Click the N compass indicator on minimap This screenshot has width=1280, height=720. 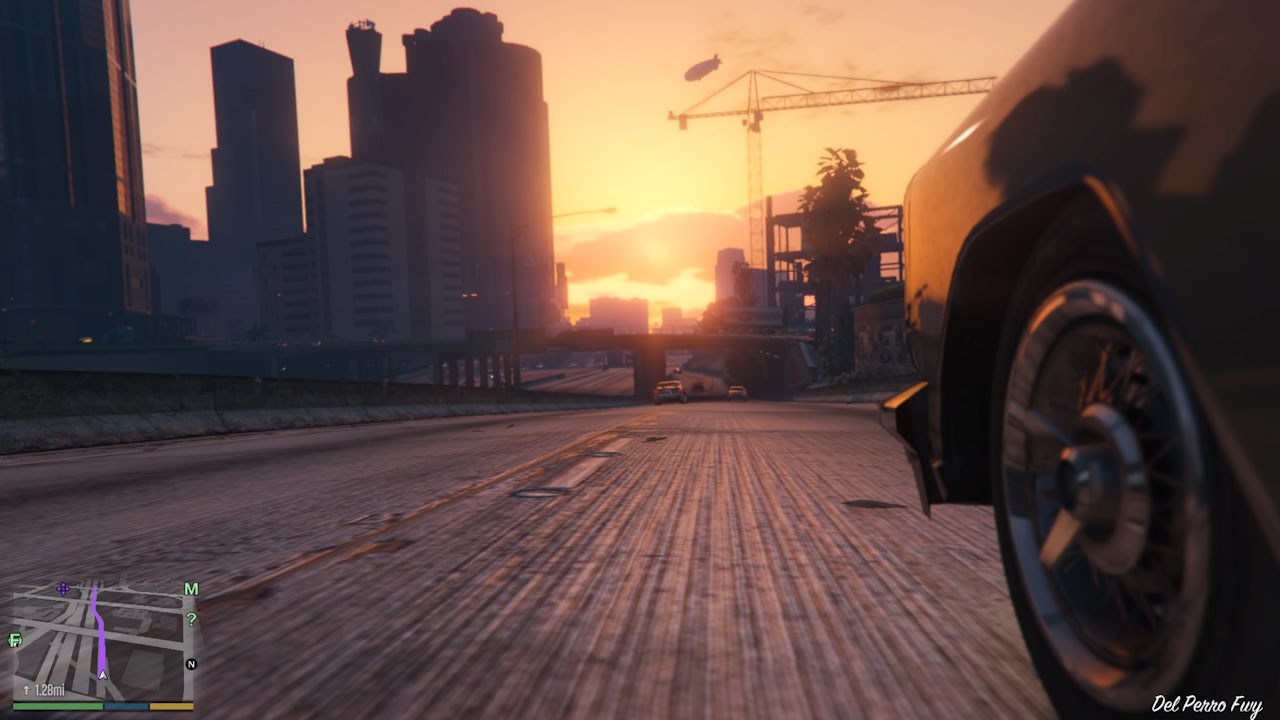click(190, 663)
